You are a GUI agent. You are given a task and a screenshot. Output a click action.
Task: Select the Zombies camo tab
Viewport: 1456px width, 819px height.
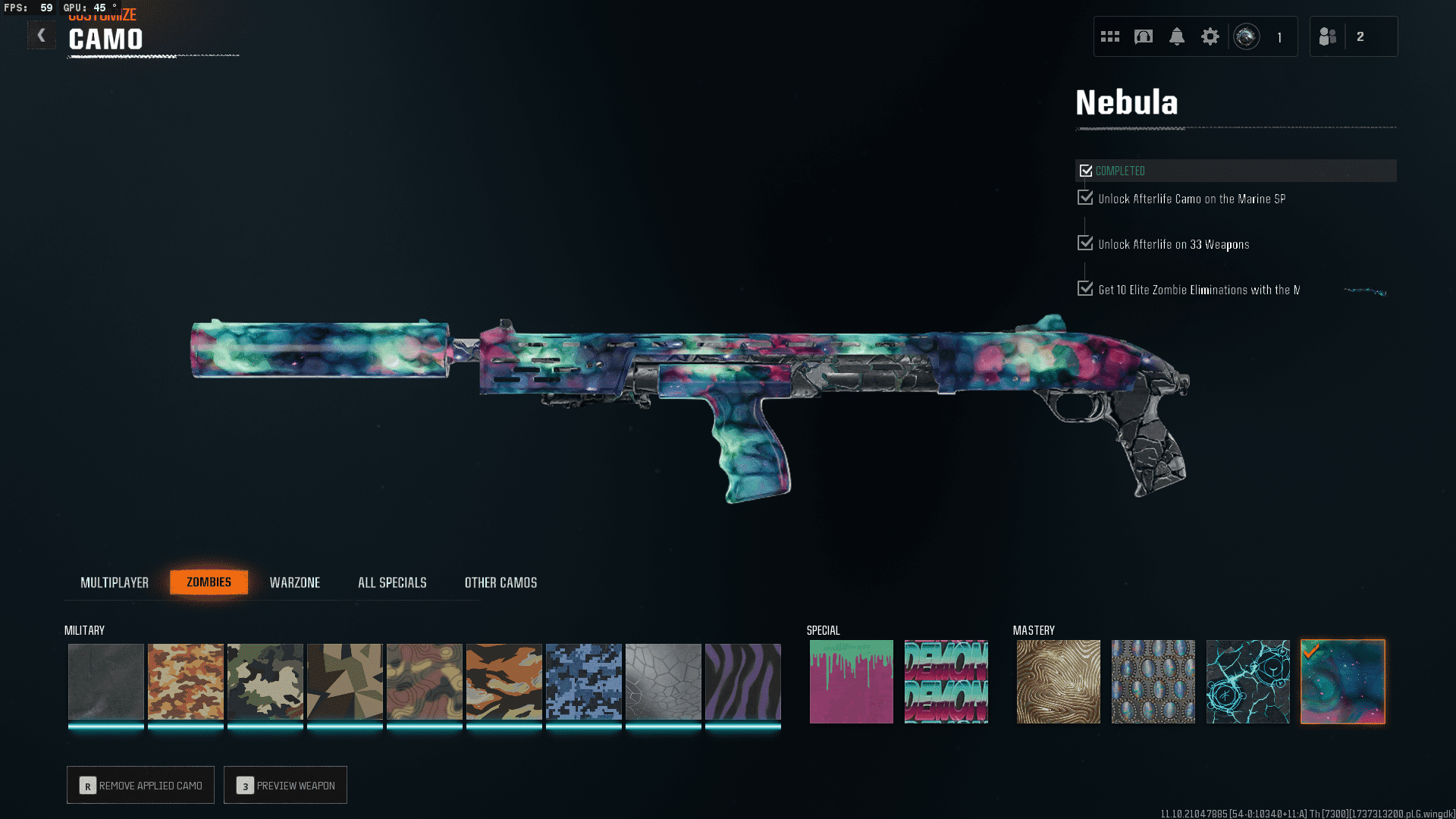pos(209,582)
